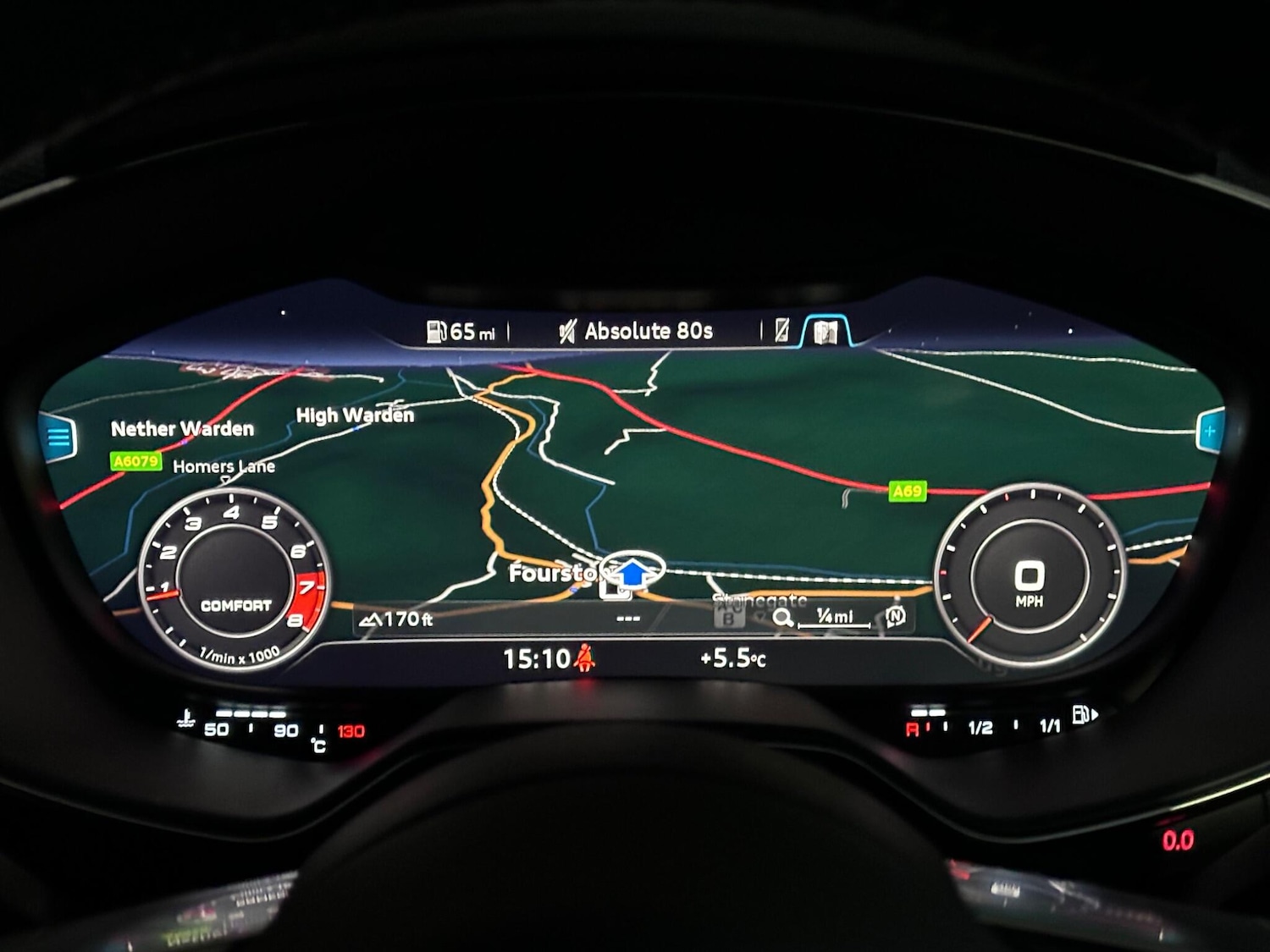Toggle COMFORT drive mode in the tachometer
Image resolution: width=1270 pixels, height=952 pixels.
coord(237,606)
